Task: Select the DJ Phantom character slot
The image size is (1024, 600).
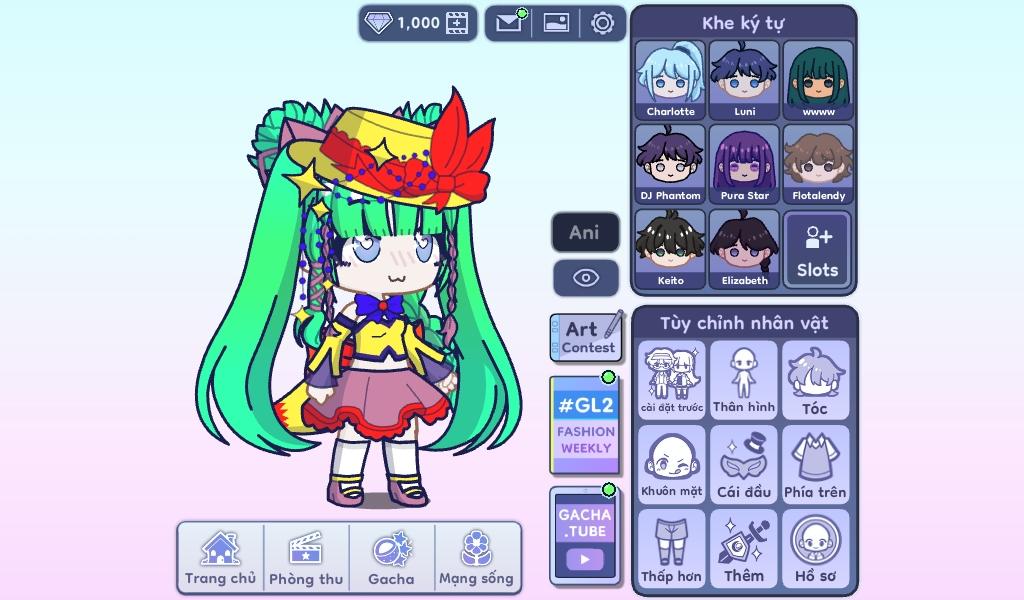Action: [x=670, y=164]
